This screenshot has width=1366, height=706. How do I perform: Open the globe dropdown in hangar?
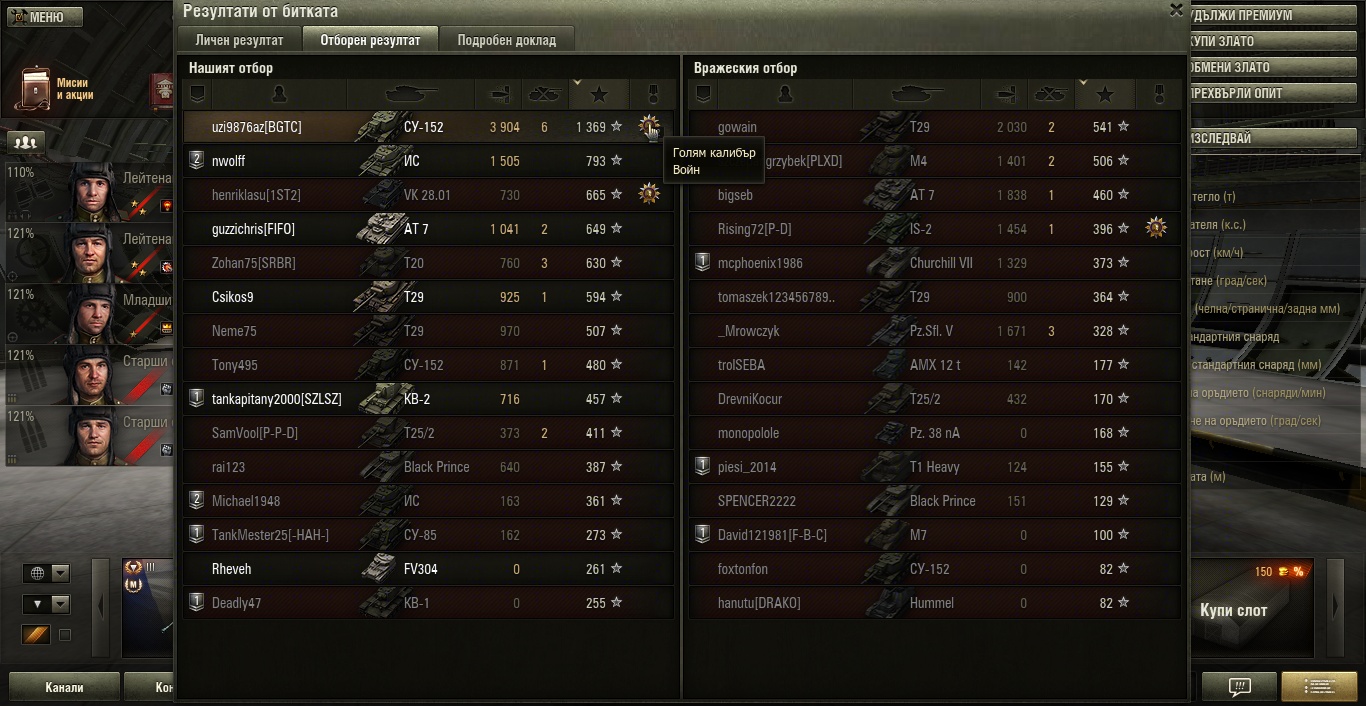48,573
